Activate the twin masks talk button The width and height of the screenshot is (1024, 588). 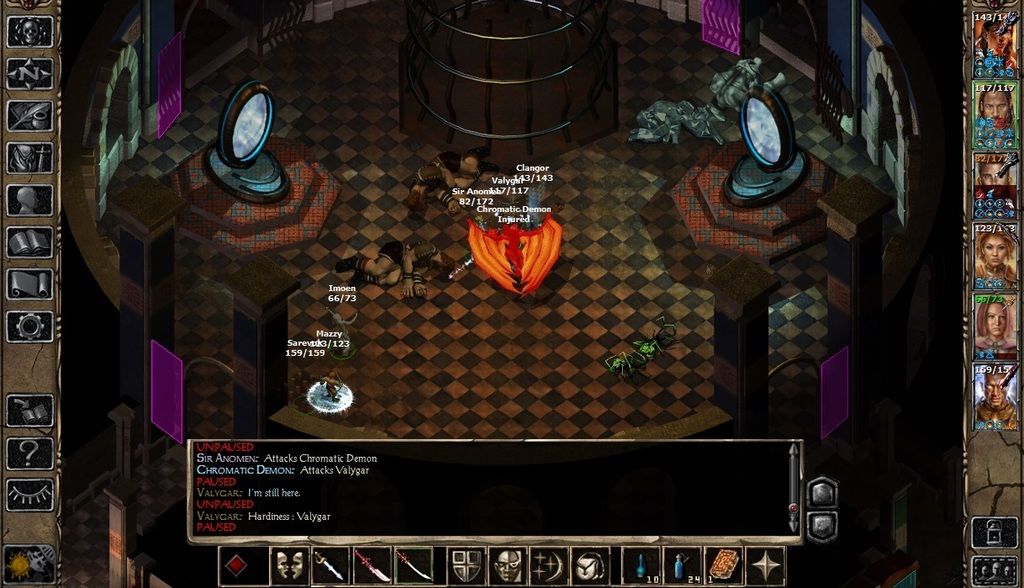pos(289,566)
